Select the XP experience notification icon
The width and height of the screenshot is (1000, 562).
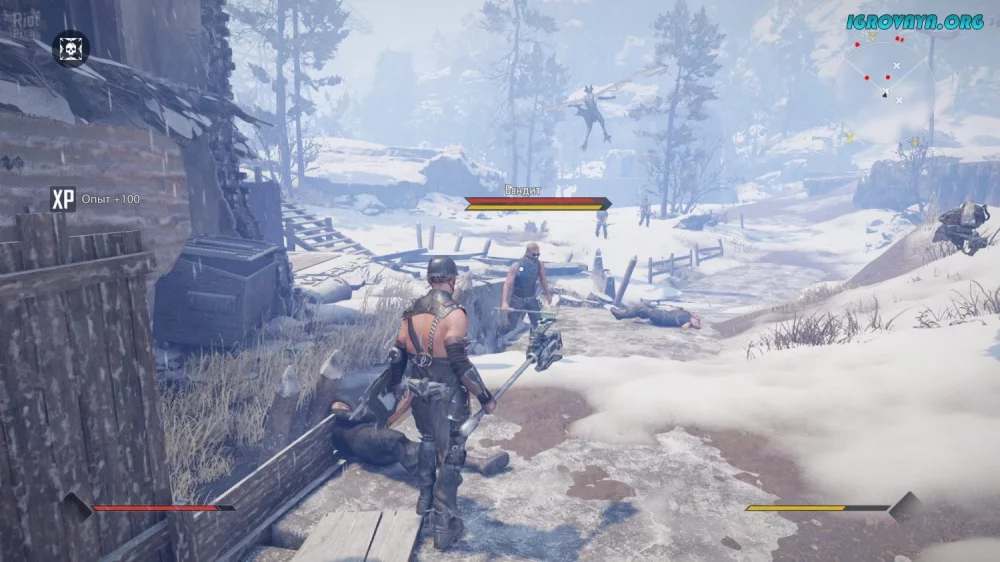point(63,199)
